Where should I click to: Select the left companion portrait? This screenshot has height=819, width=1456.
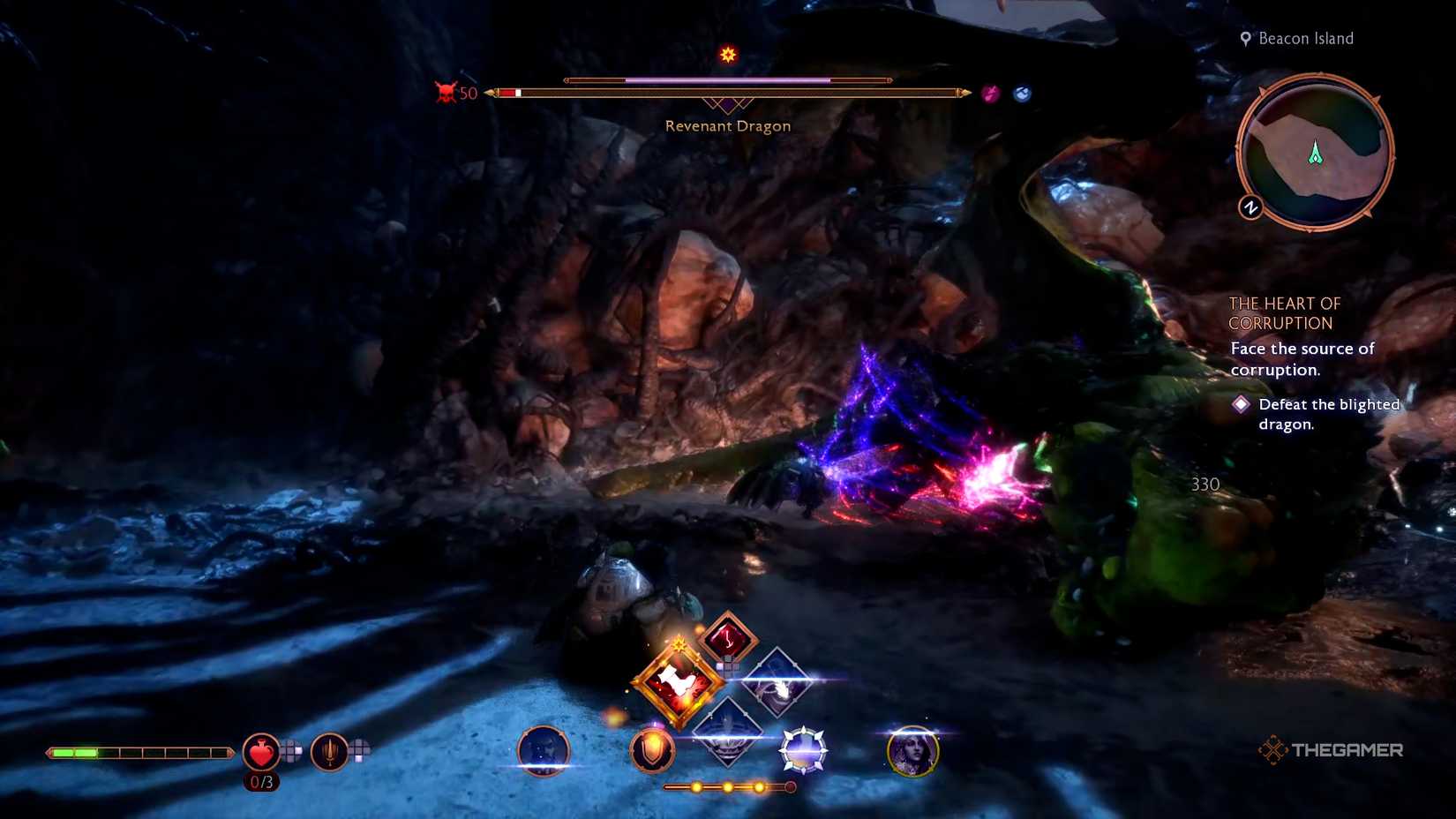[541, 752]
